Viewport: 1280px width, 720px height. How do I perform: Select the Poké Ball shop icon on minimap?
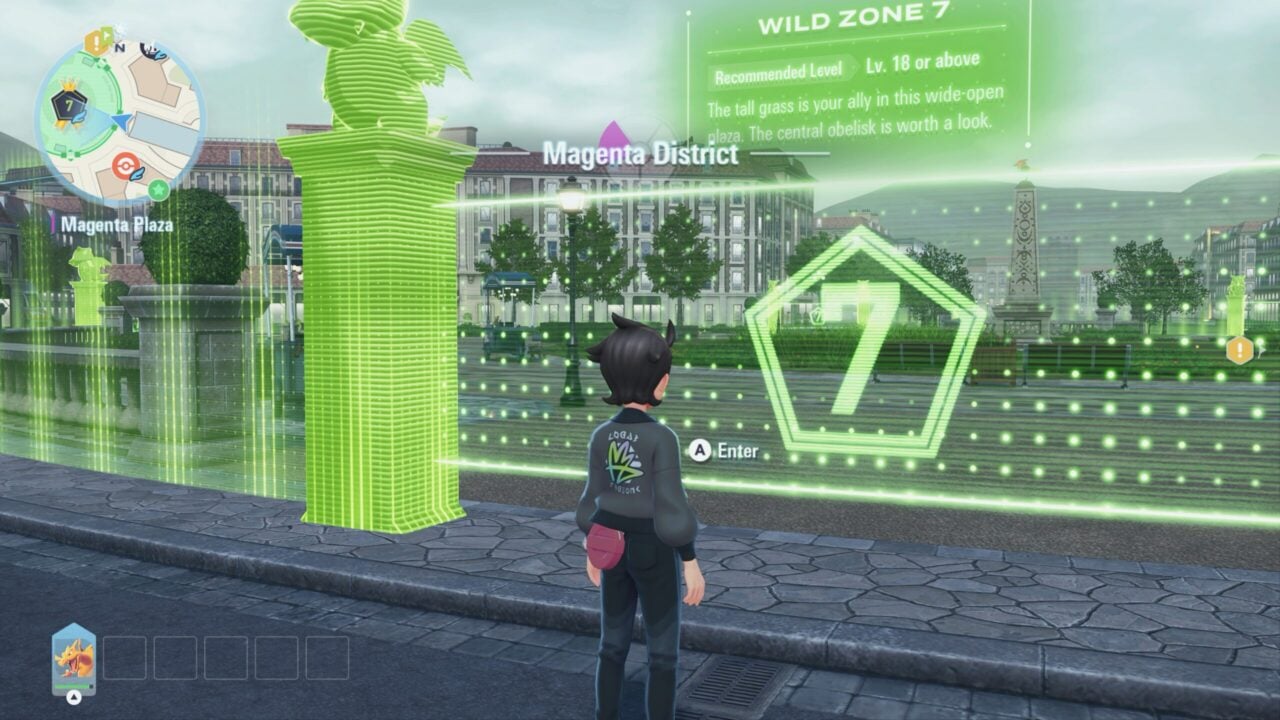coord(125,164)
